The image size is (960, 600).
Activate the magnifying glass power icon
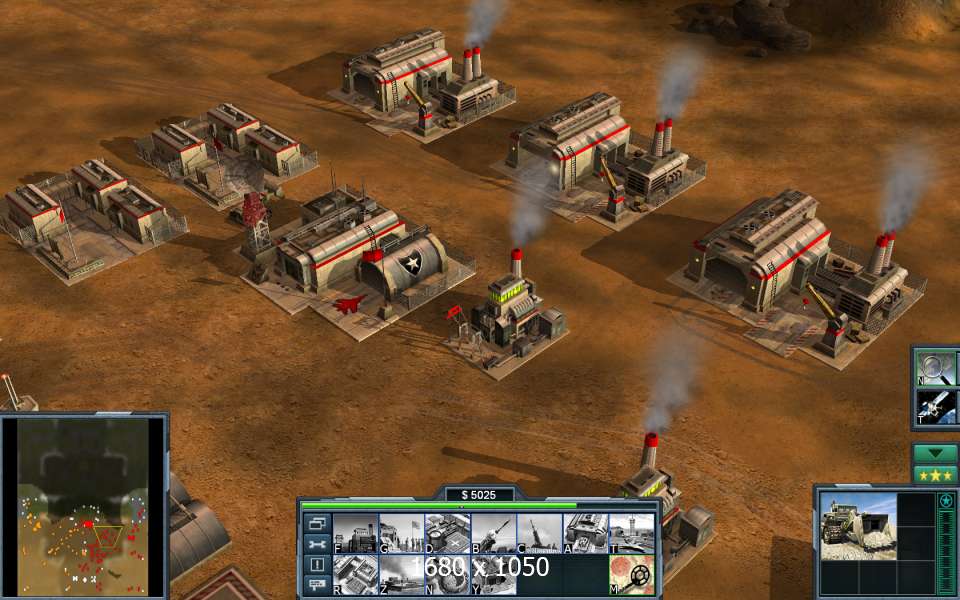(x=937, y=368)
